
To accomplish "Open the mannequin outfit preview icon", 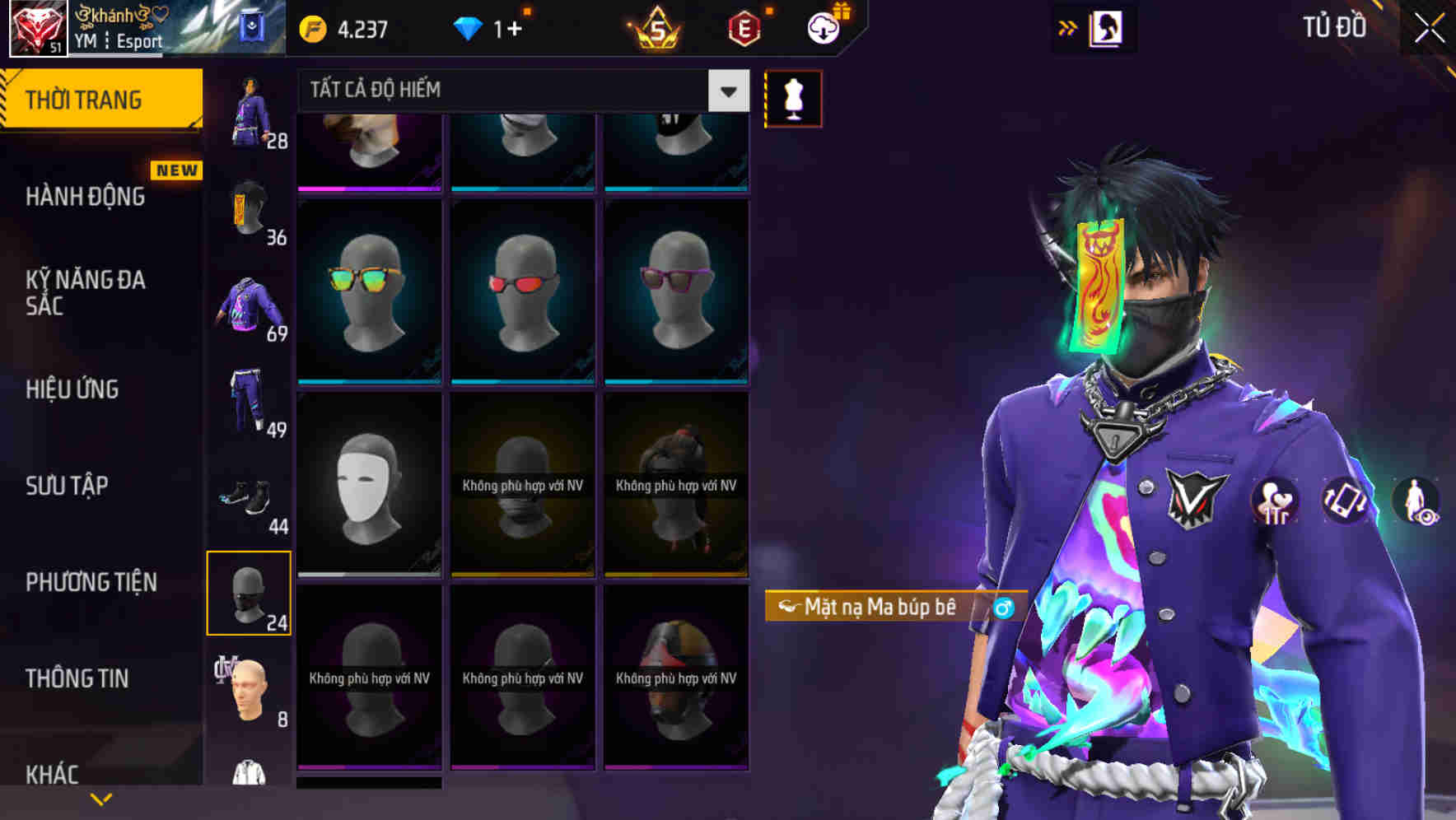I will (792, 97).
